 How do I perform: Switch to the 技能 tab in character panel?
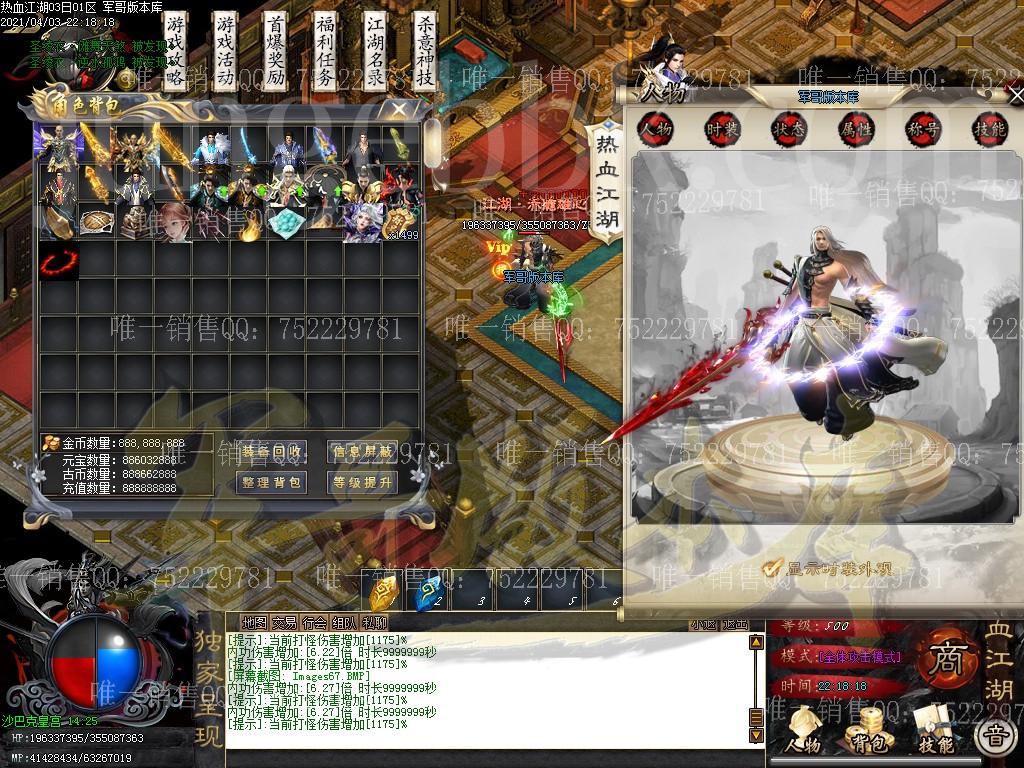coord(989,129)
